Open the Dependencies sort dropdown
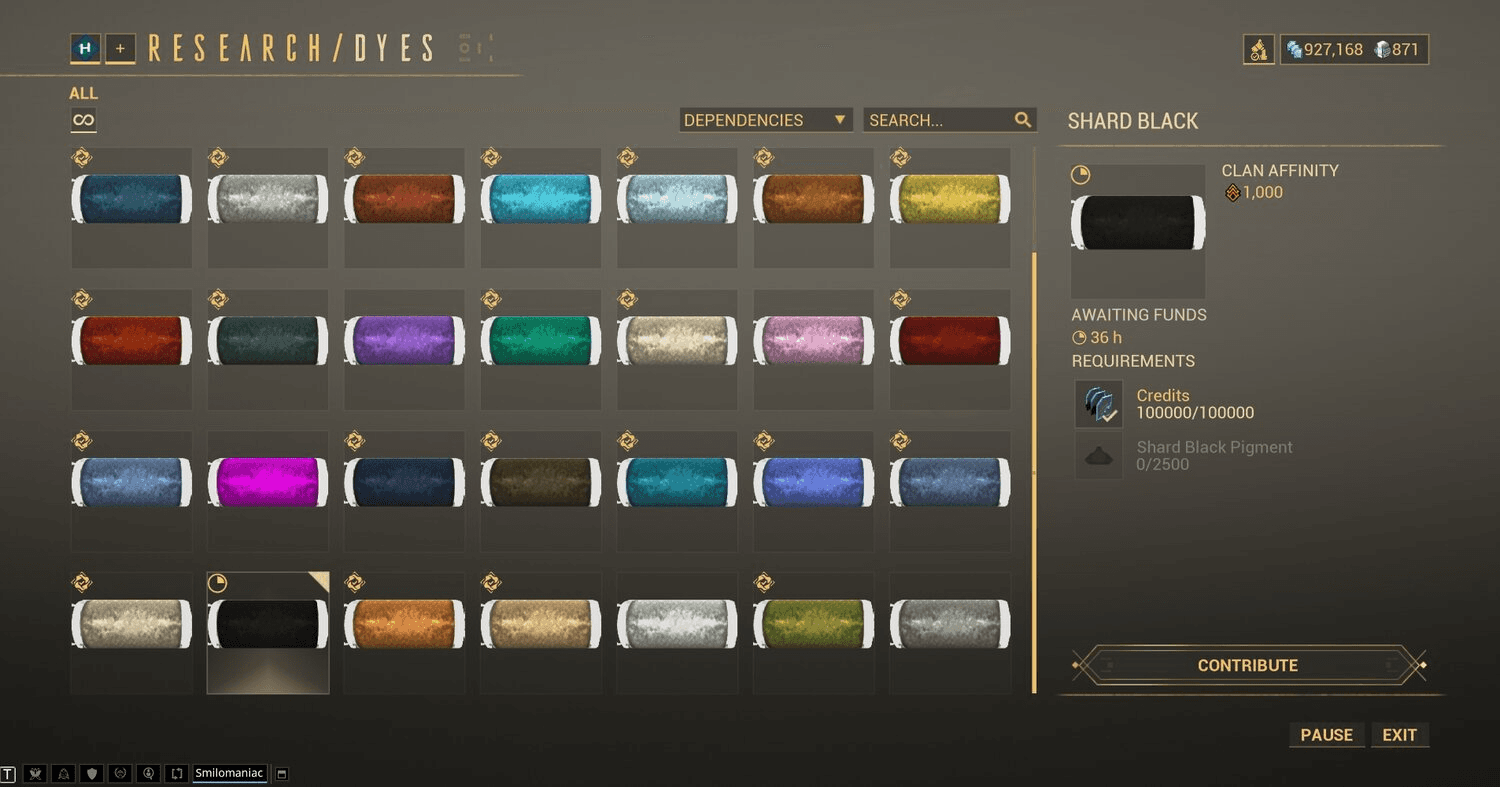This screenshot has height=787, width=1500. click(765, 120)
